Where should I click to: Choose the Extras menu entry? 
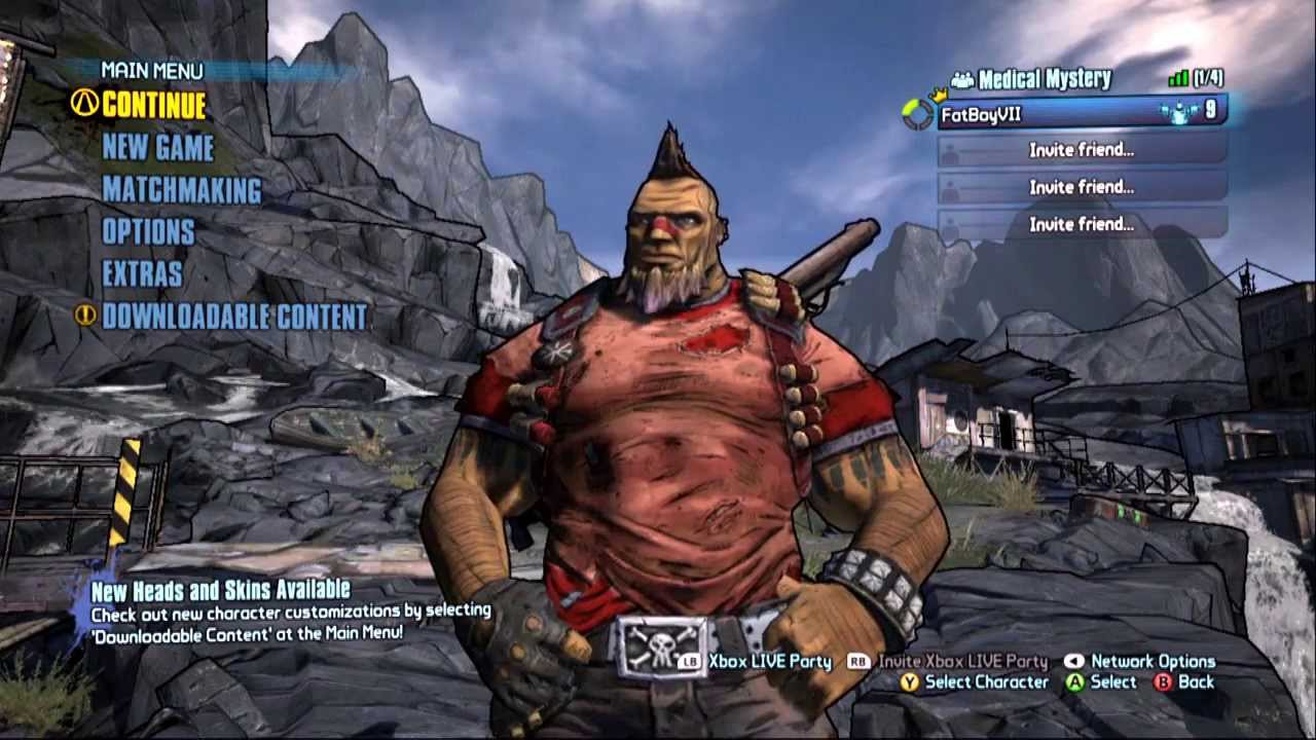point(142,274)
